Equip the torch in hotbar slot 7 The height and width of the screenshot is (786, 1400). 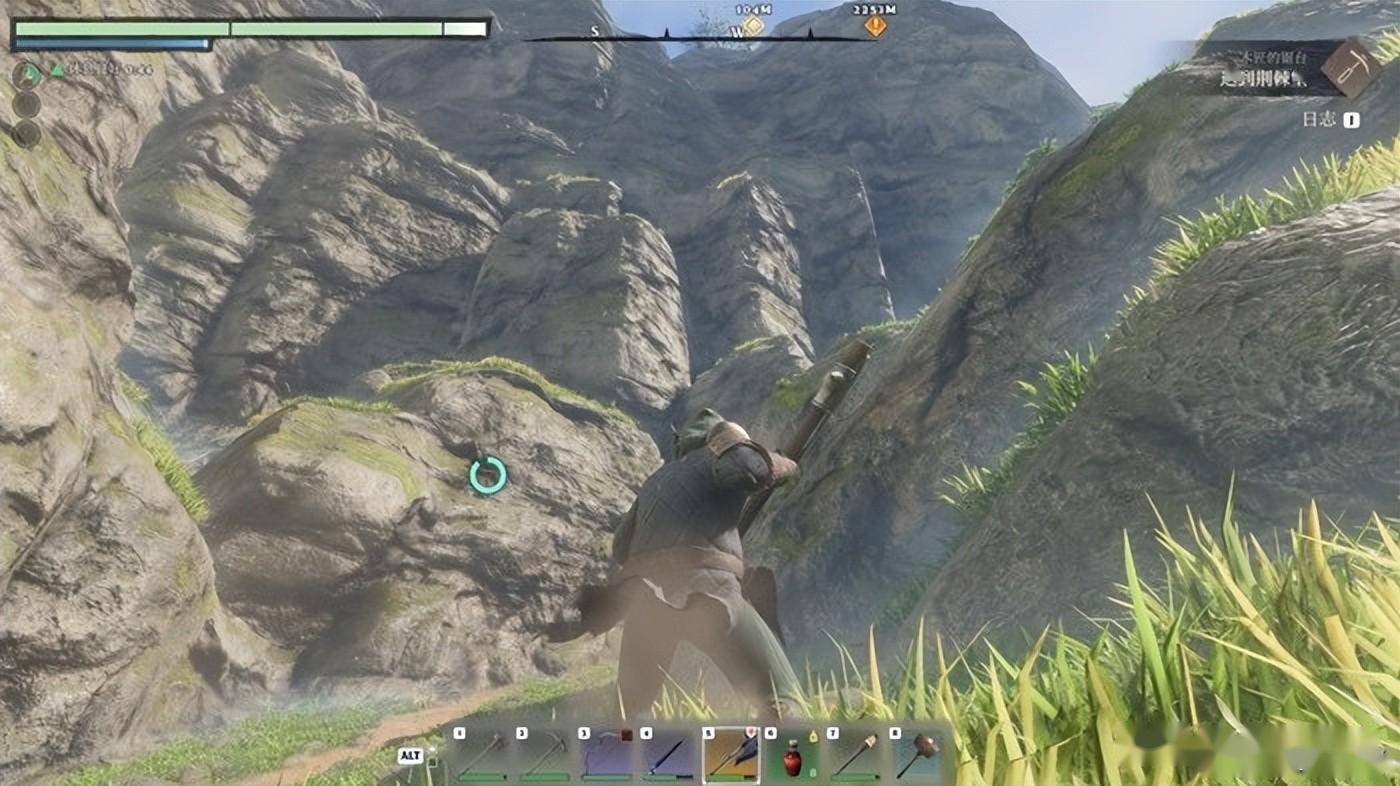(x=855, y=755)
